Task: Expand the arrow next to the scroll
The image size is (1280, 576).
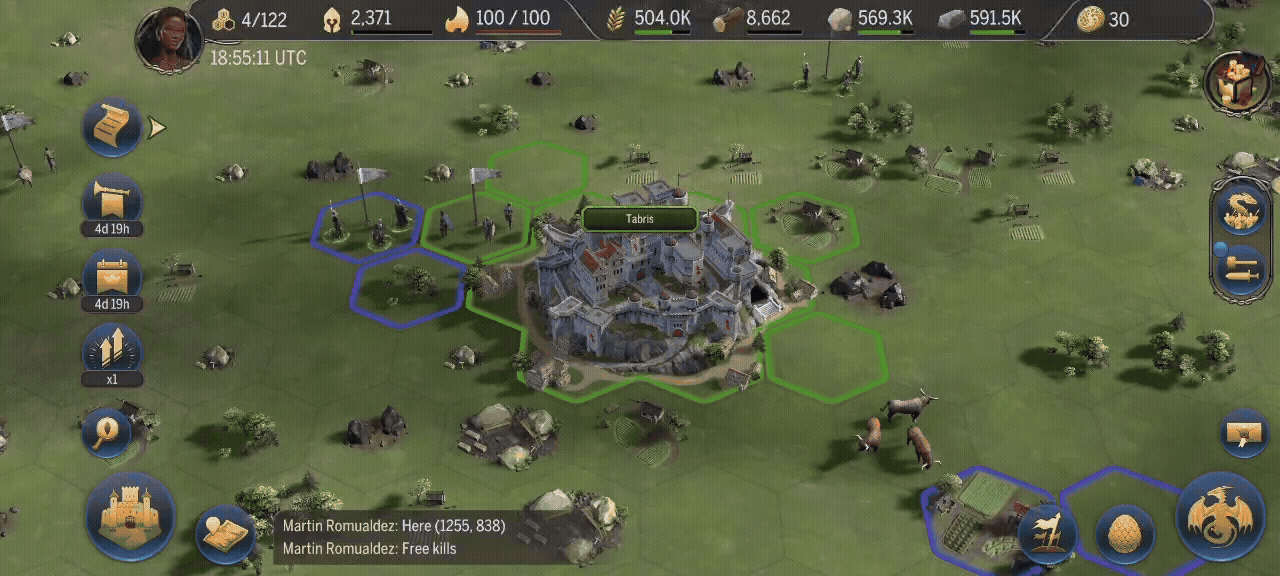Action: [157, 127]
